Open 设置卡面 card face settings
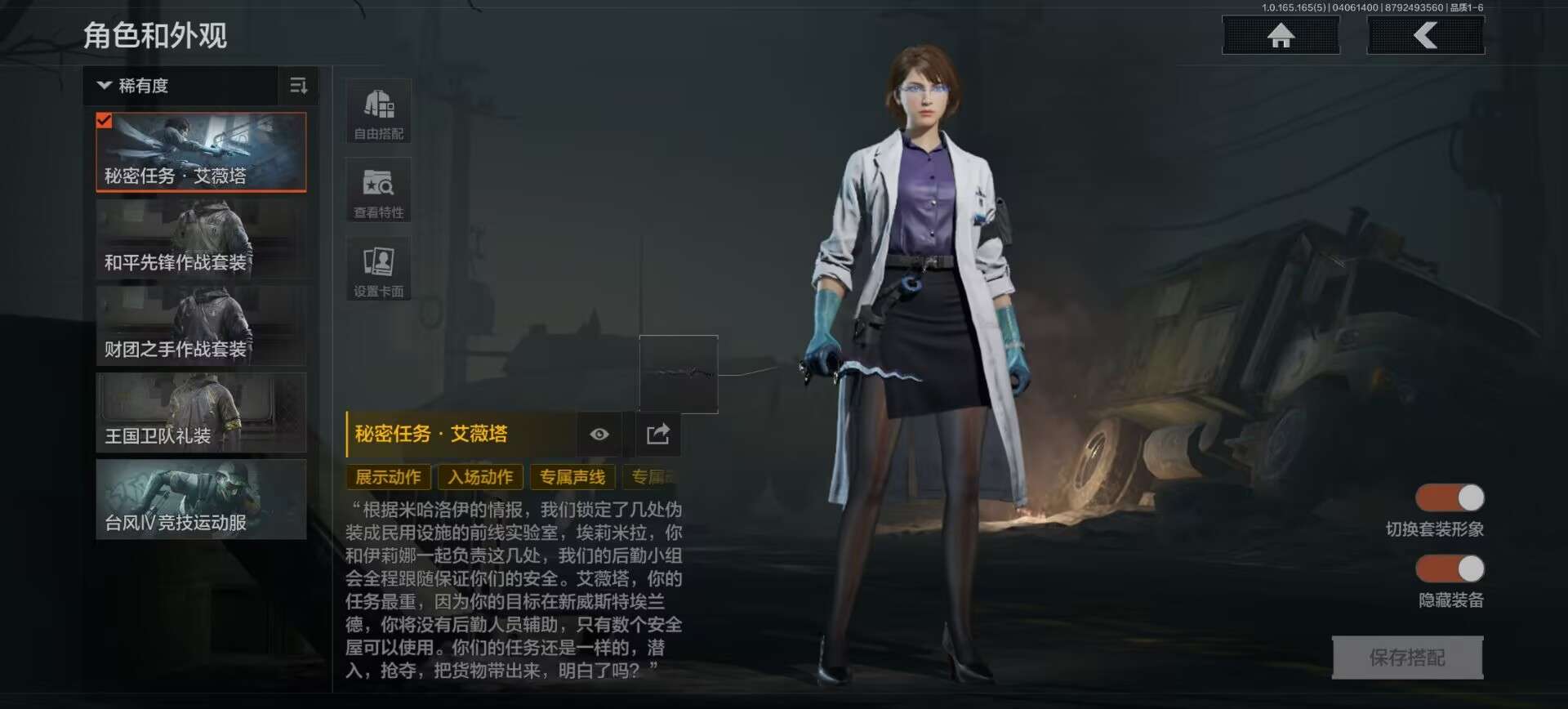This screenshot has width=1568, height=709. (x=378, y=267)
